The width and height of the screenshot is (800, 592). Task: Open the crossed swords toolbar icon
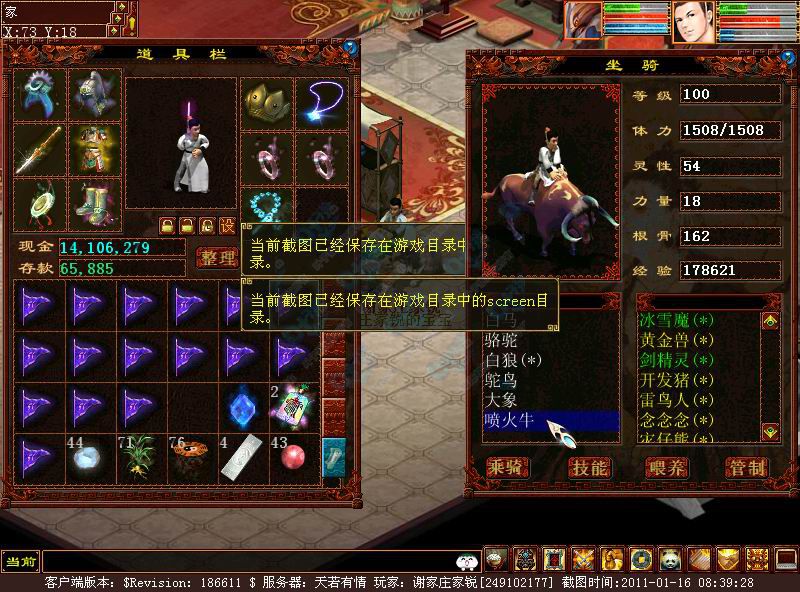click(x=582, y=559)
